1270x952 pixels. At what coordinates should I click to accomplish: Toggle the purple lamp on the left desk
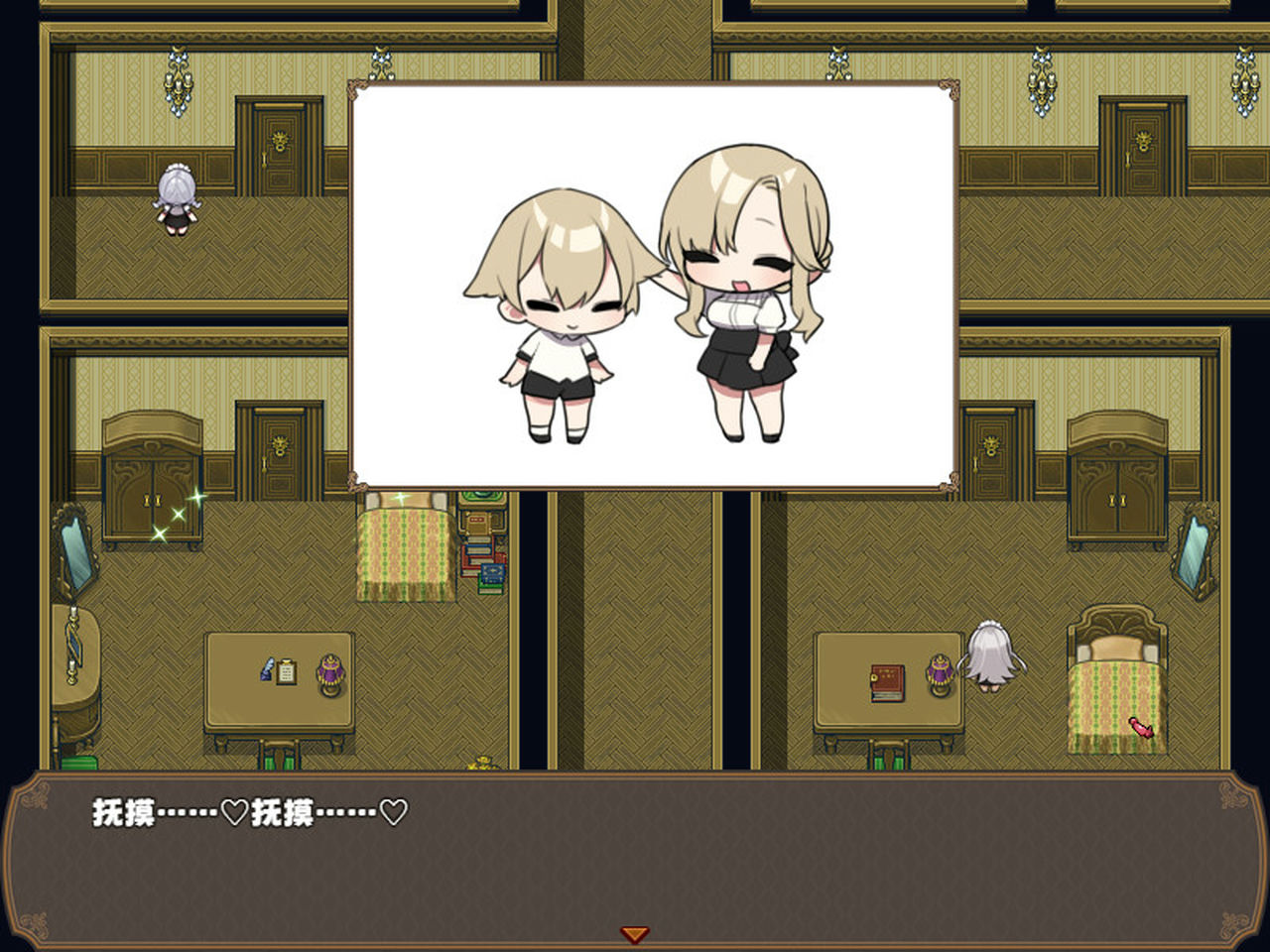(x=330, y=672)
